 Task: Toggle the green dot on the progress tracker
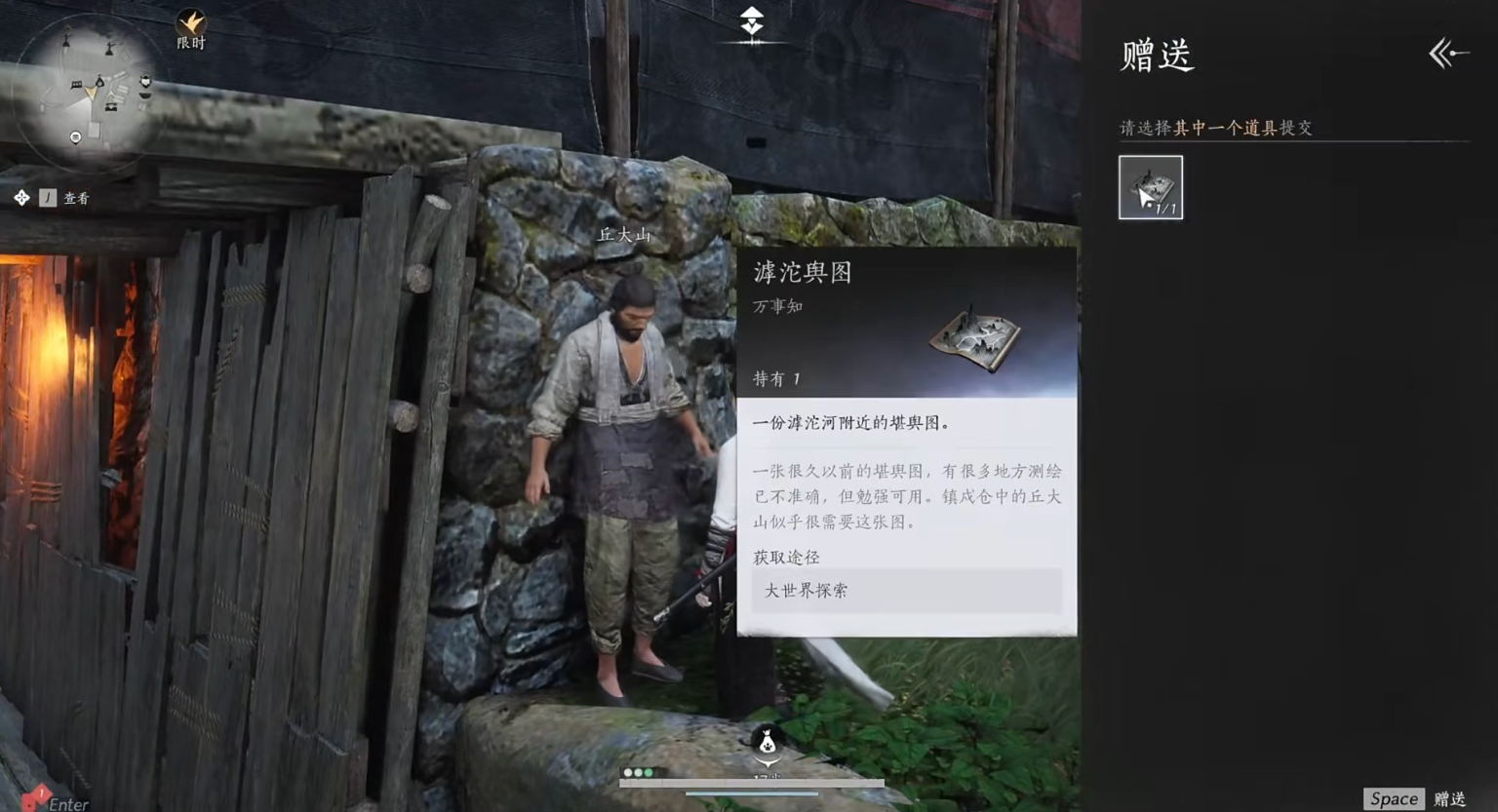[x=649, y=772]
